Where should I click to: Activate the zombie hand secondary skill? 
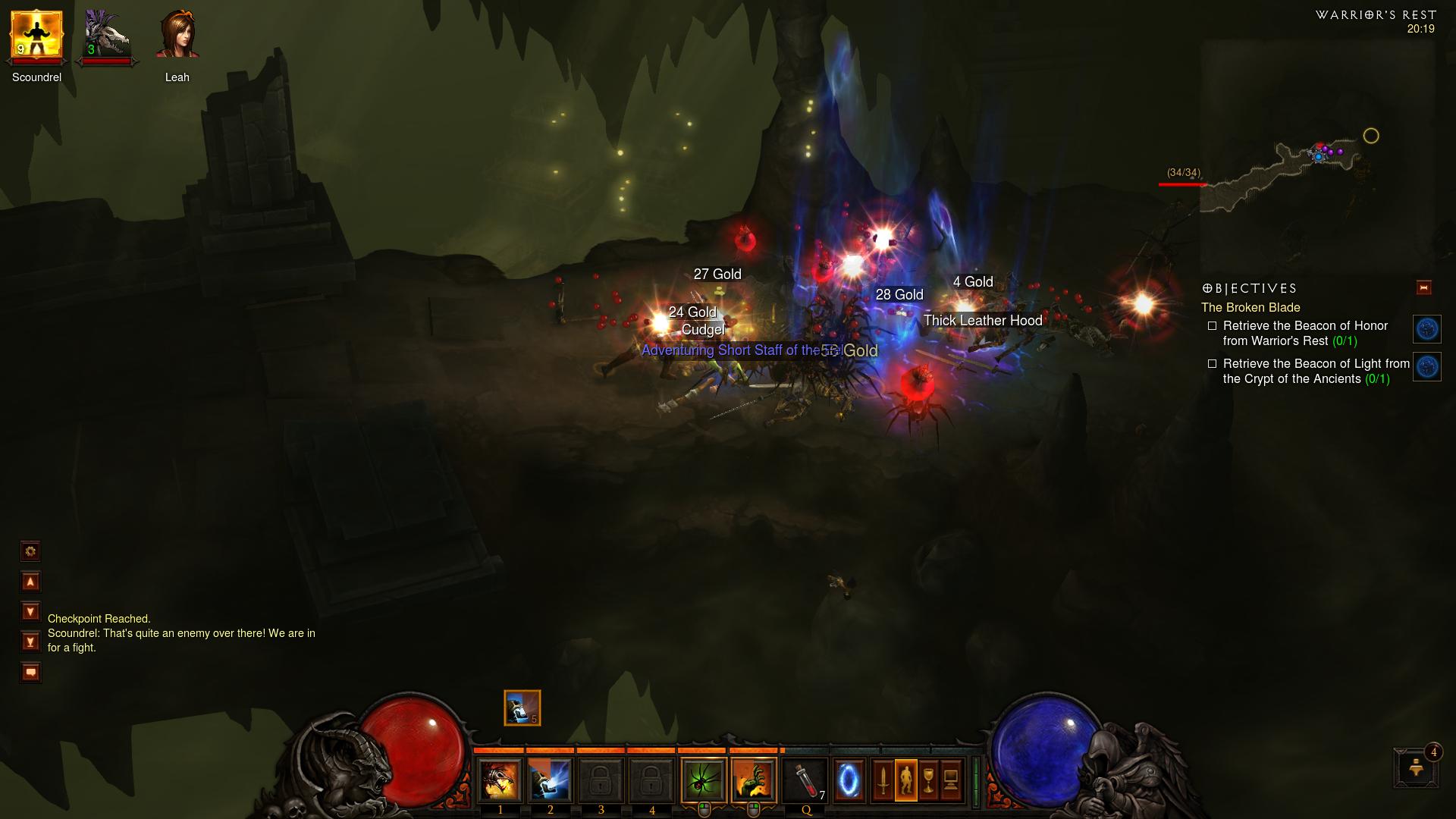click(754, 780)
